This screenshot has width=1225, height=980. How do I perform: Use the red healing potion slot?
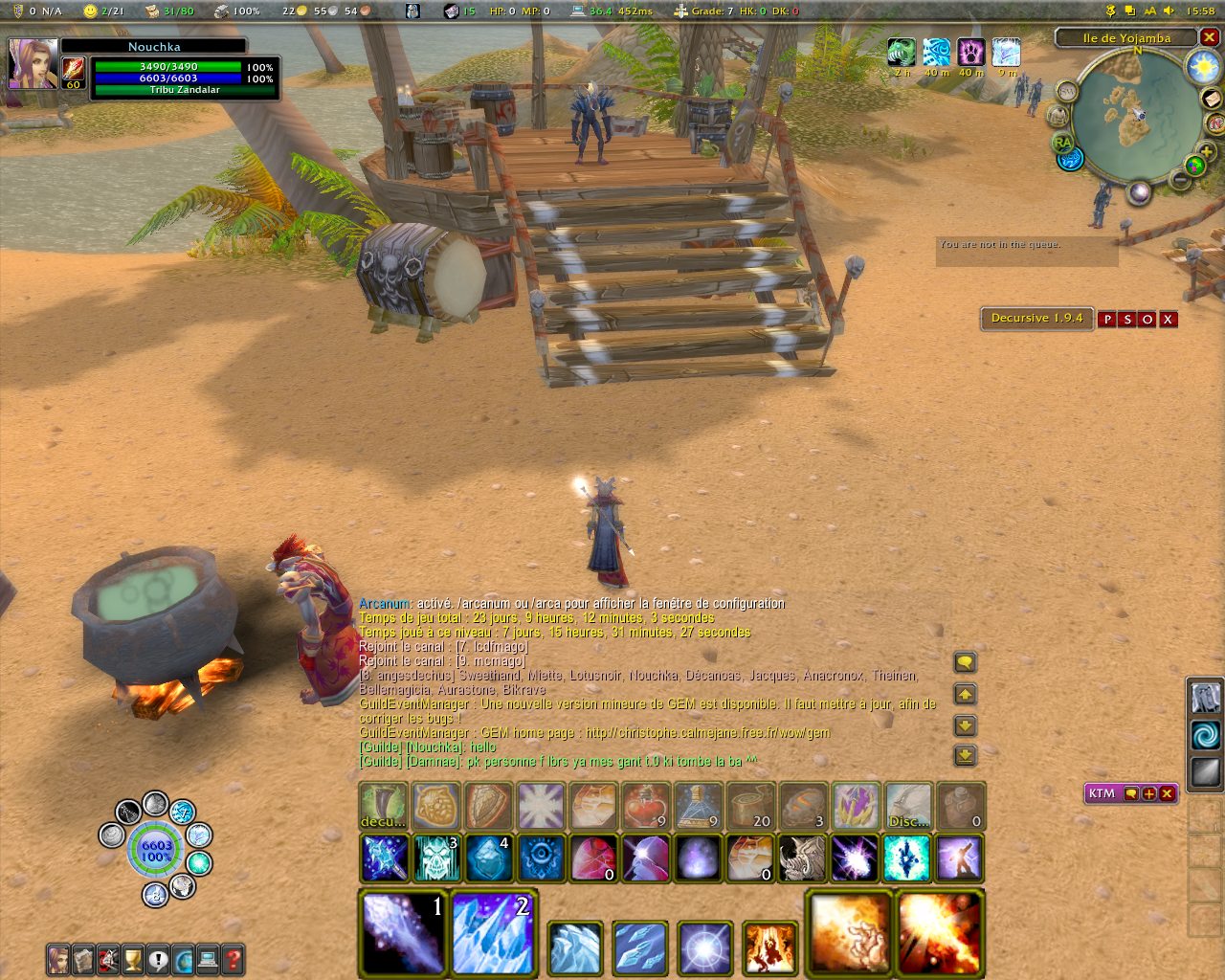pyautogui.click(x=646, y=806)
